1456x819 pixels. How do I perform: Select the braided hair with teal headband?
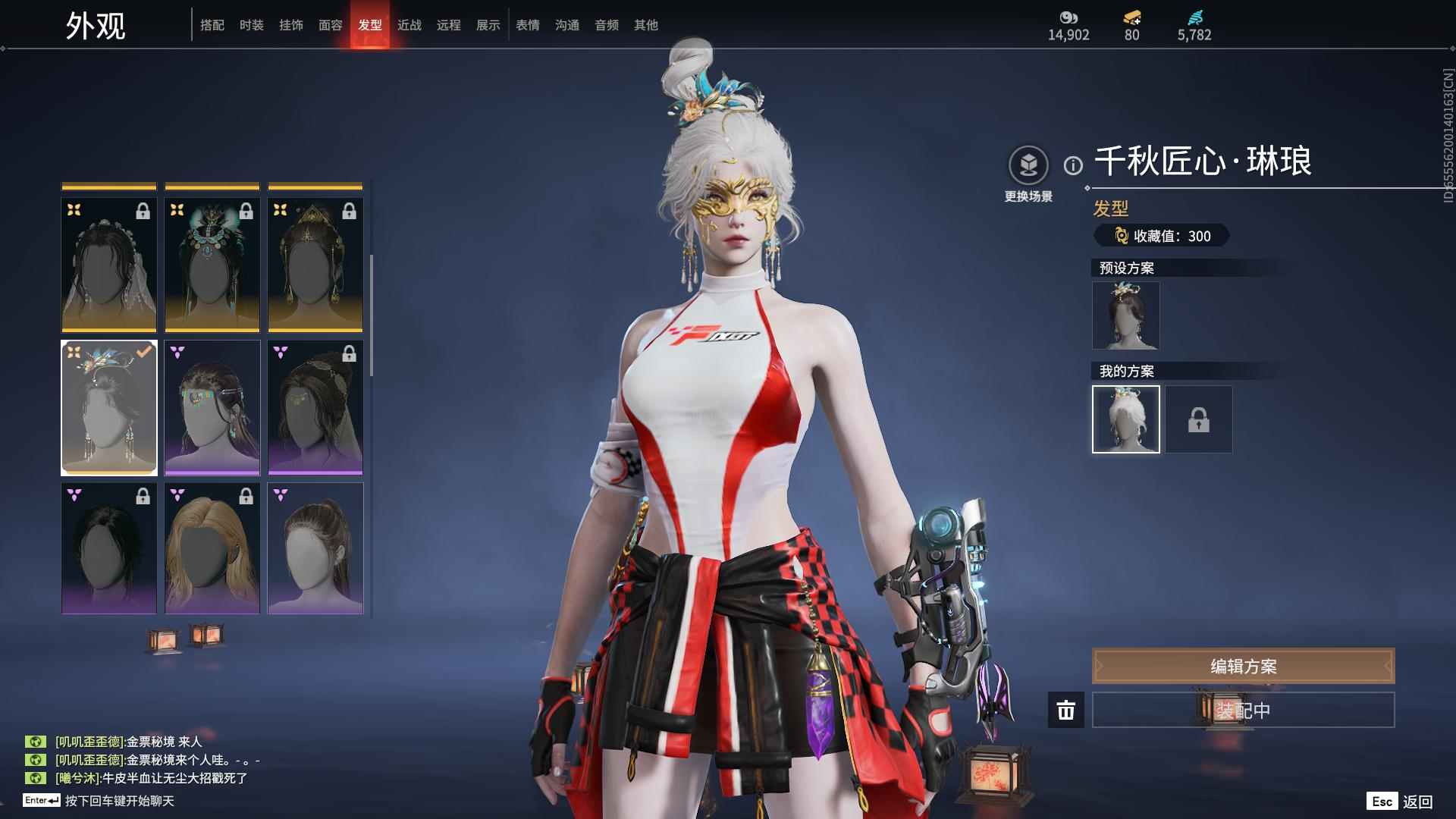coord(212,407)
